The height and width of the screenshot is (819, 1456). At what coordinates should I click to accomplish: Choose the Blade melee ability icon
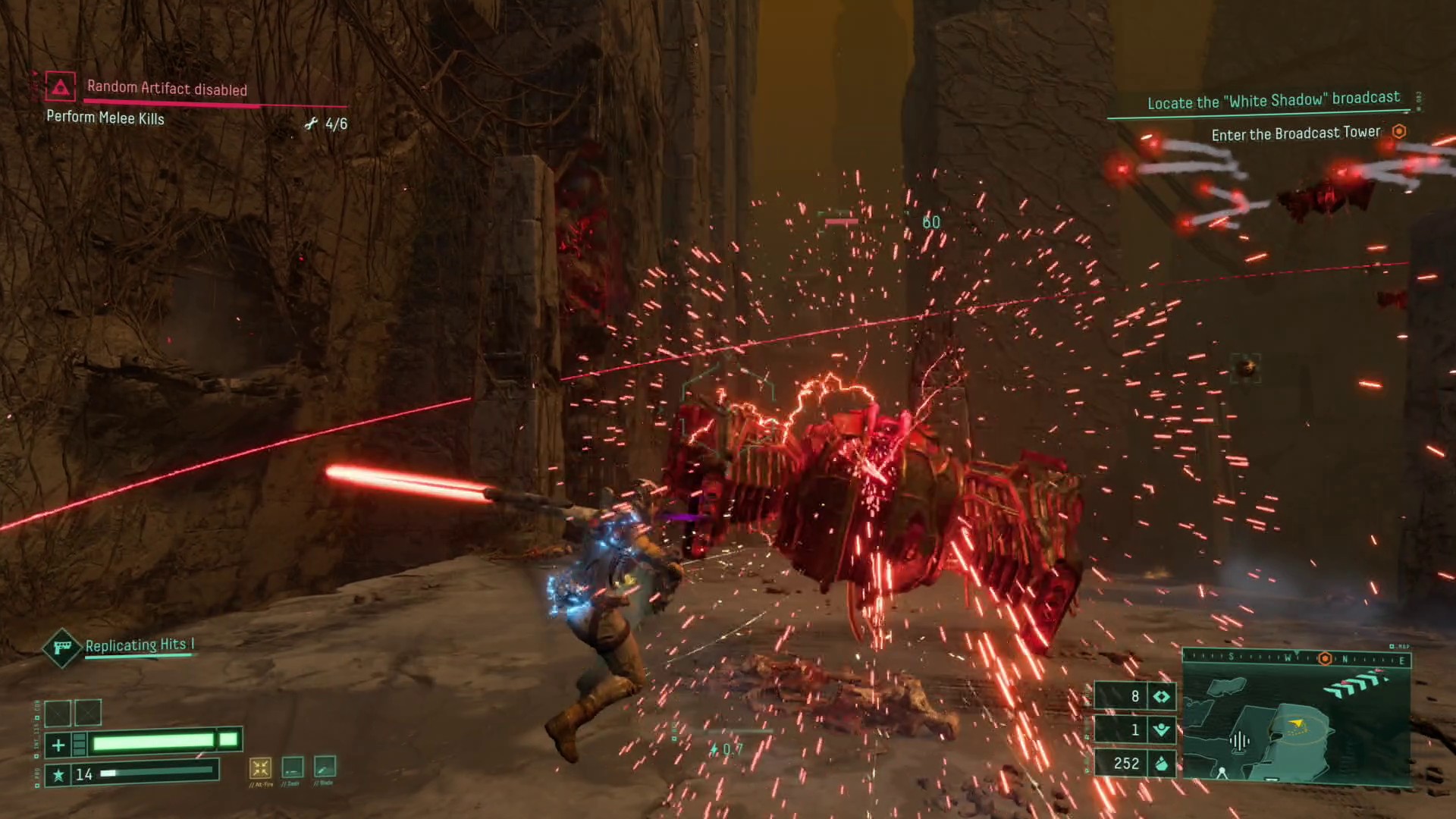click(325, 767)
